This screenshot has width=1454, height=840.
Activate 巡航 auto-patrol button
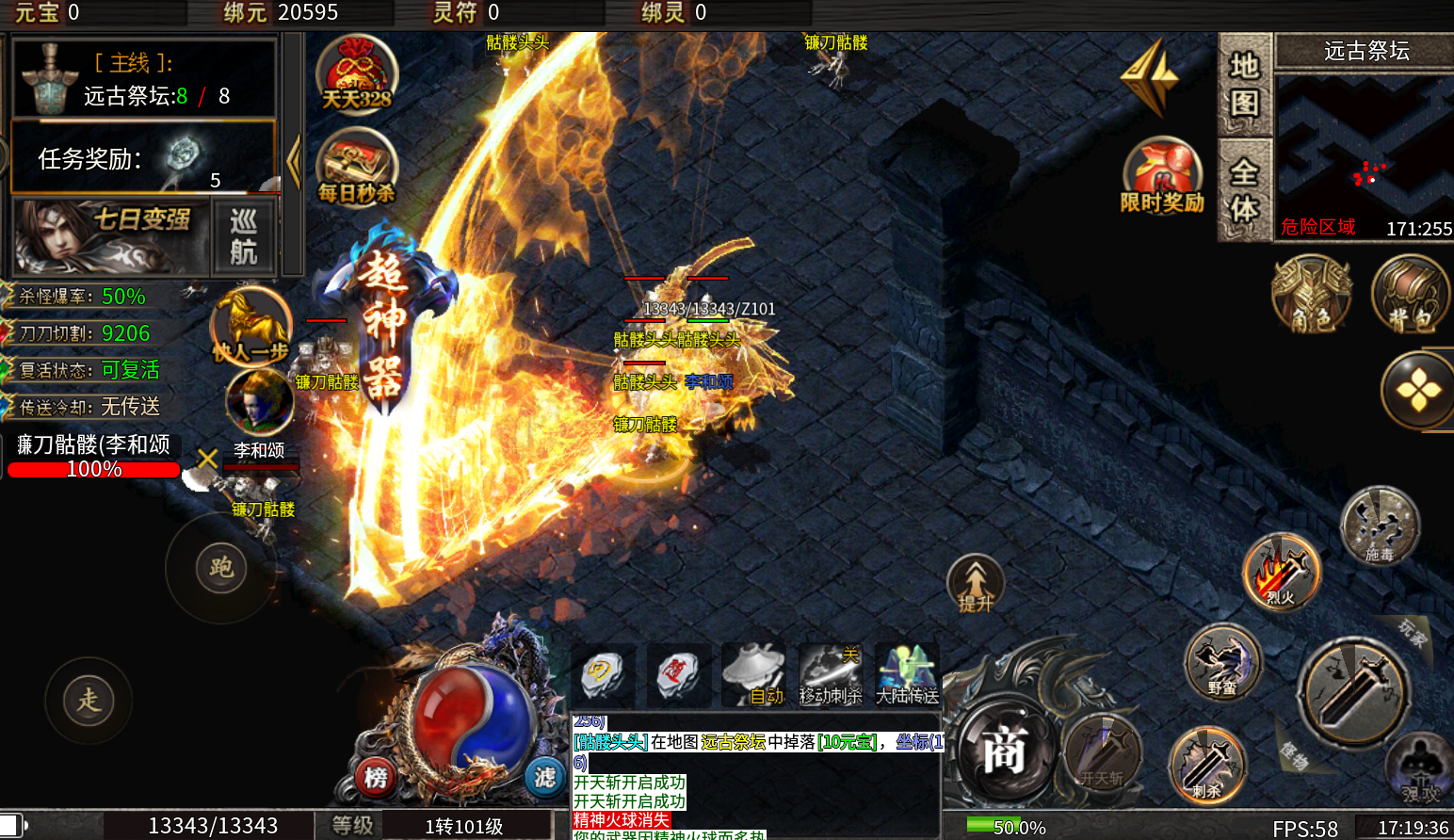click(244, 236)
